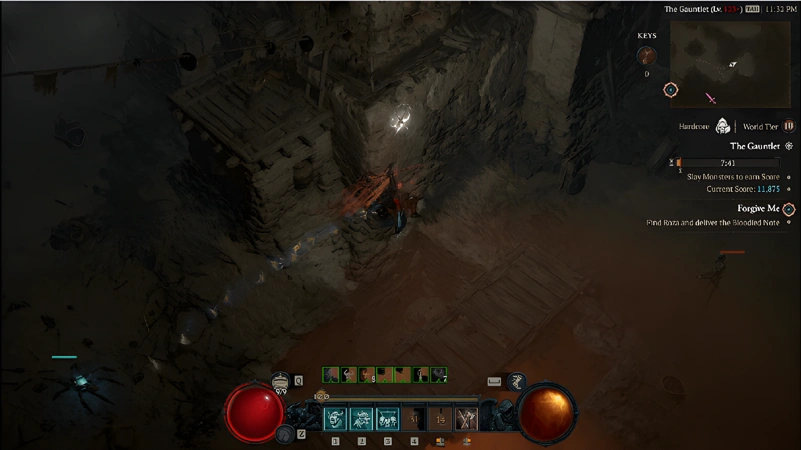Drink the healing potion
This screenshot has width=801, height=450.
tap(281, 381)
